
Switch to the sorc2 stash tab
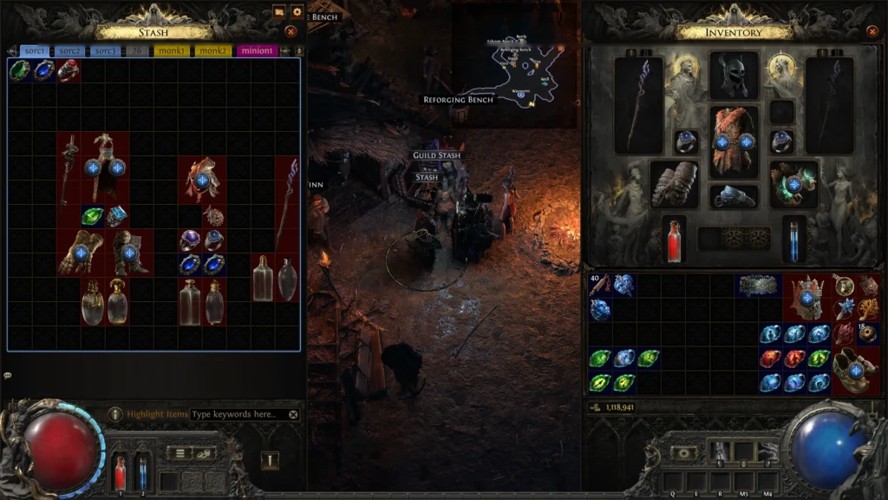[x=69, y=51]
